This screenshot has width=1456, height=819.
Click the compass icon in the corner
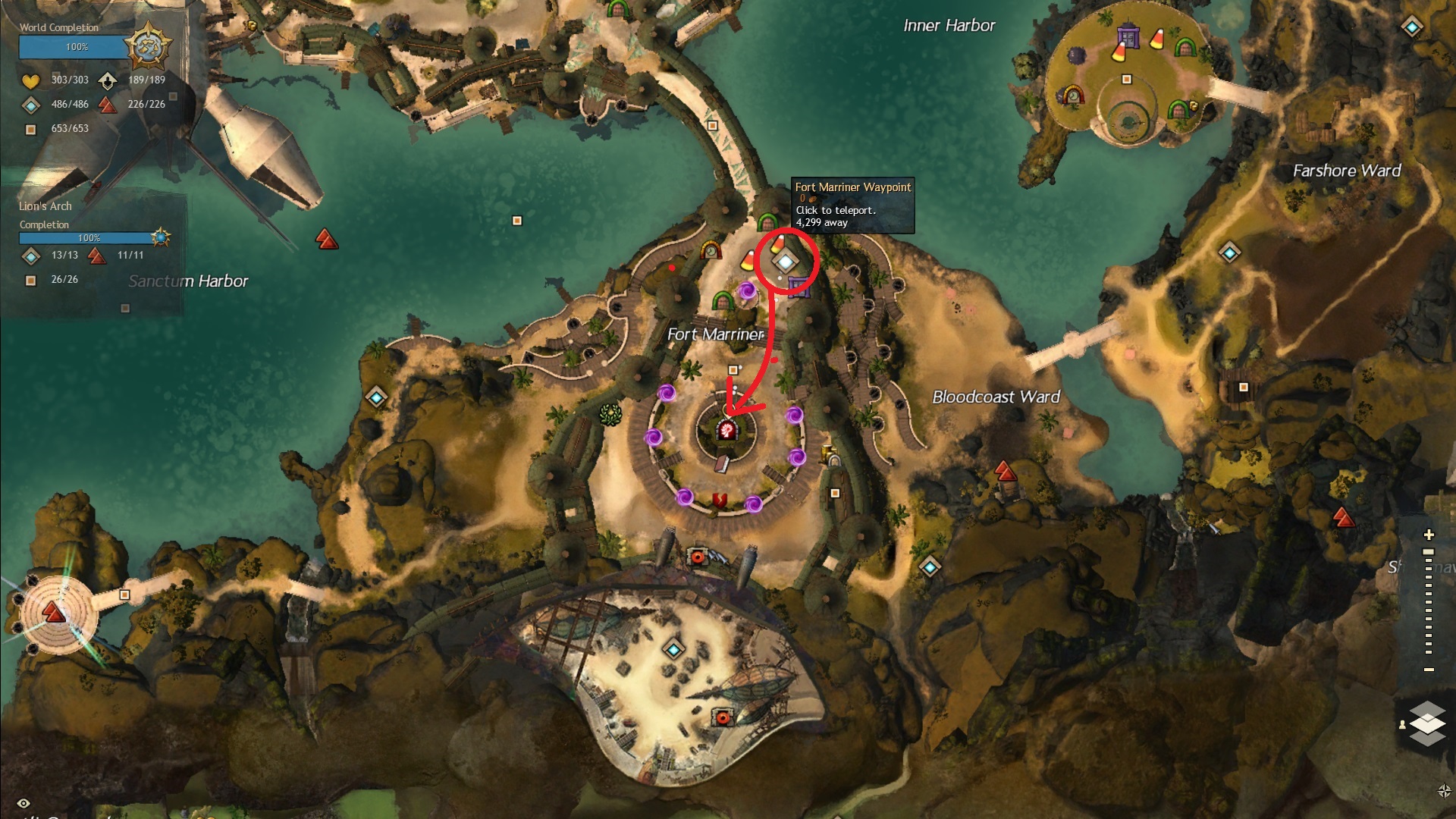(1444, 791)
